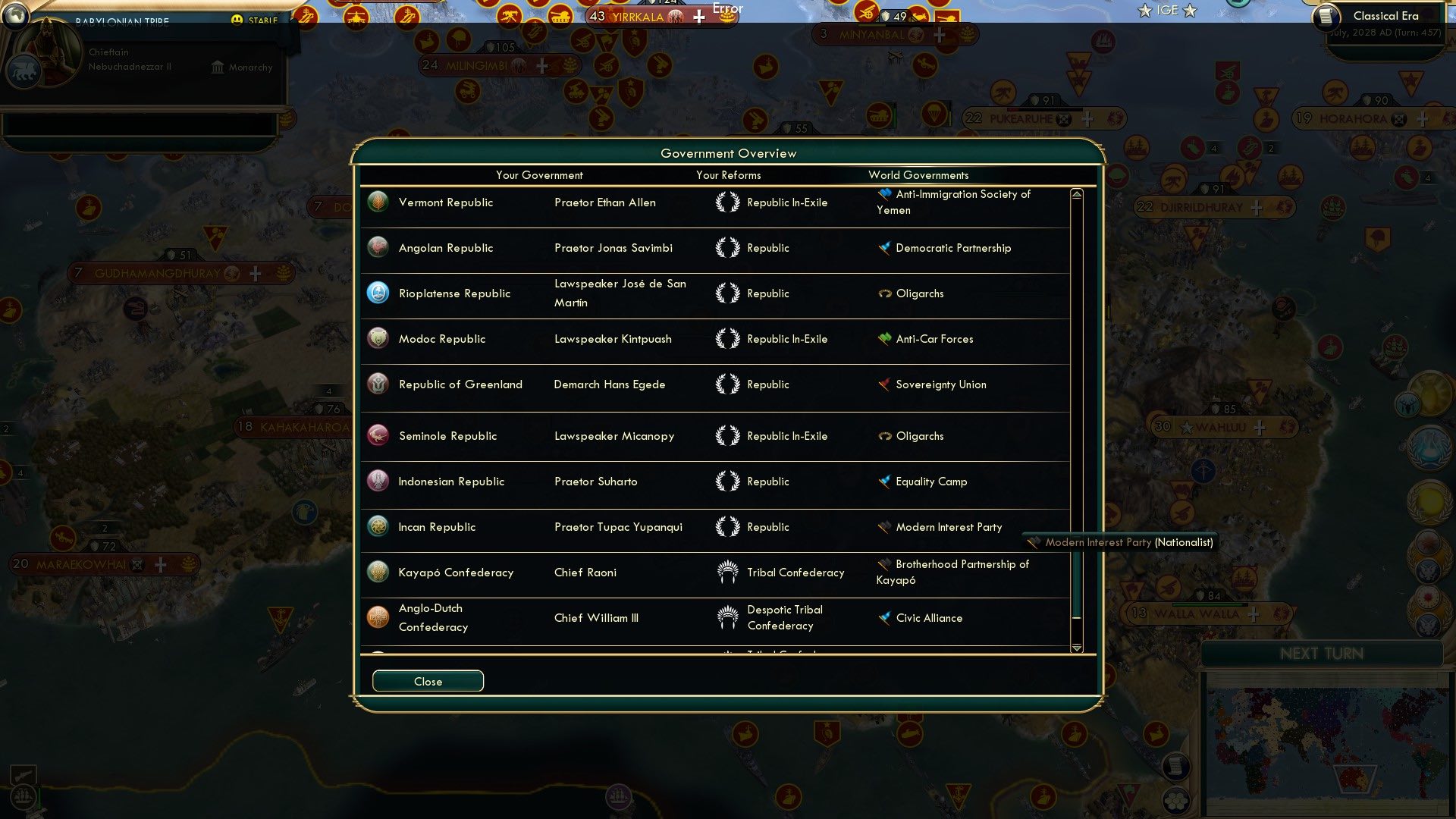This screenshot has width=1456, height=819.
Task: Click the Tribal Confederacy headdress icon for Kayapó Confederacy
Action: point(729,573)
